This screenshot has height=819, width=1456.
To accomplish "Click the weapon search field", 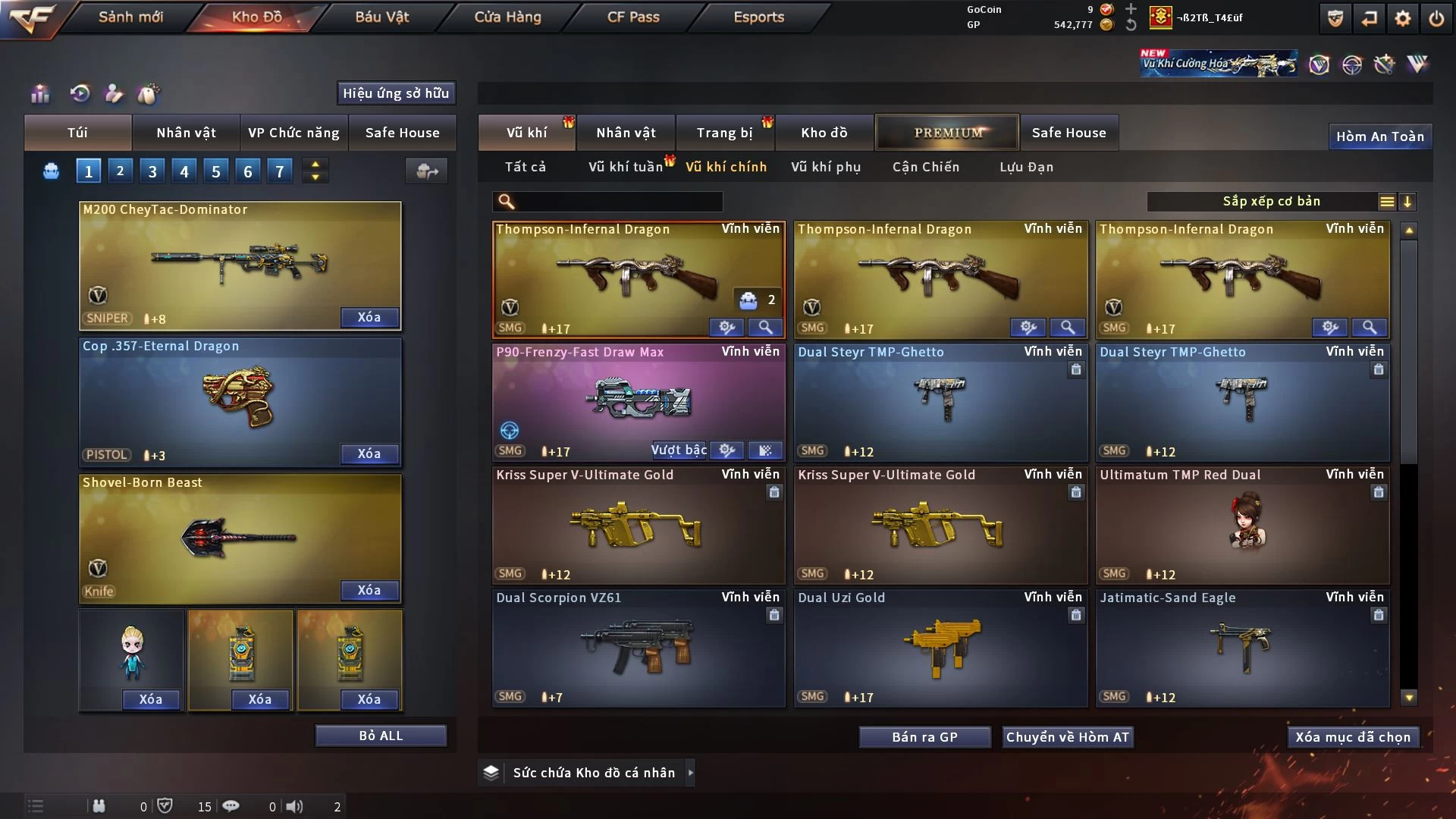I will (618, 201).
